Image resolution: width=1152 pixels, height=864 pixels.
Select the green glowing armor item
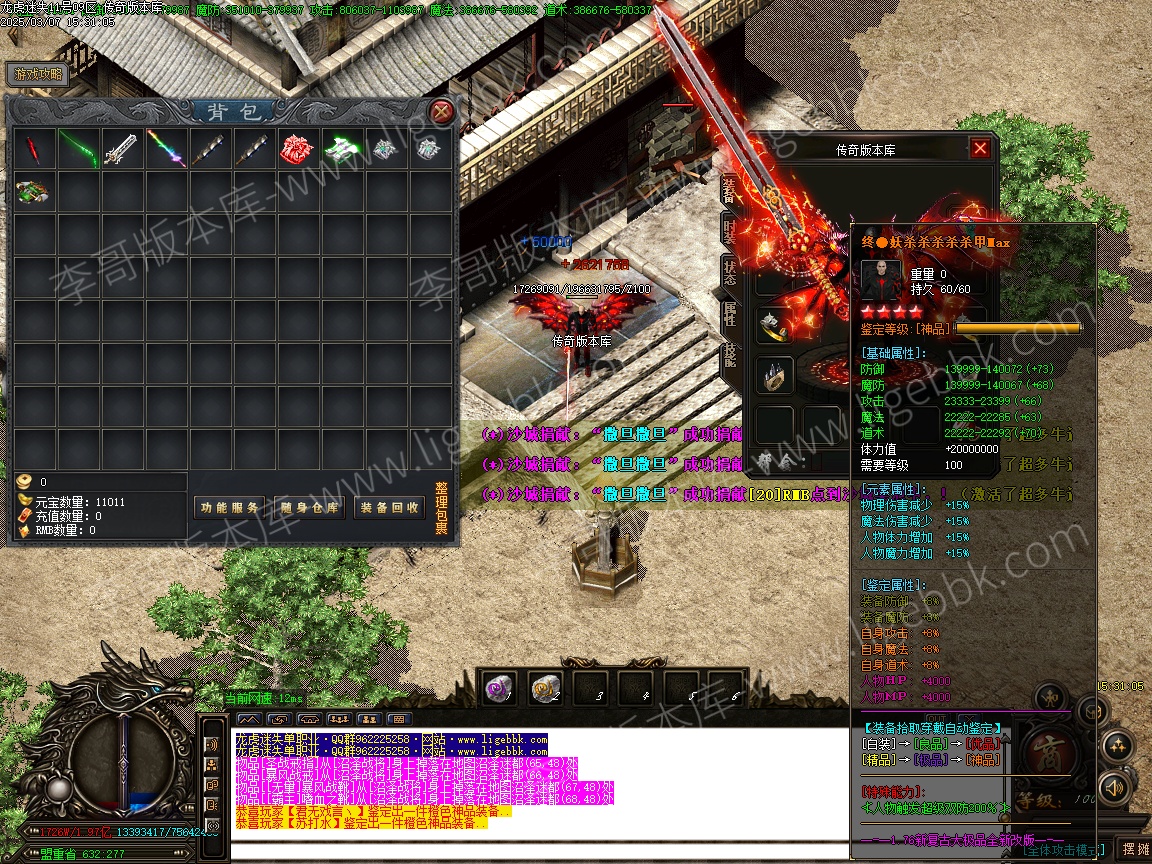pyautogui.click(x=342, y=149)
